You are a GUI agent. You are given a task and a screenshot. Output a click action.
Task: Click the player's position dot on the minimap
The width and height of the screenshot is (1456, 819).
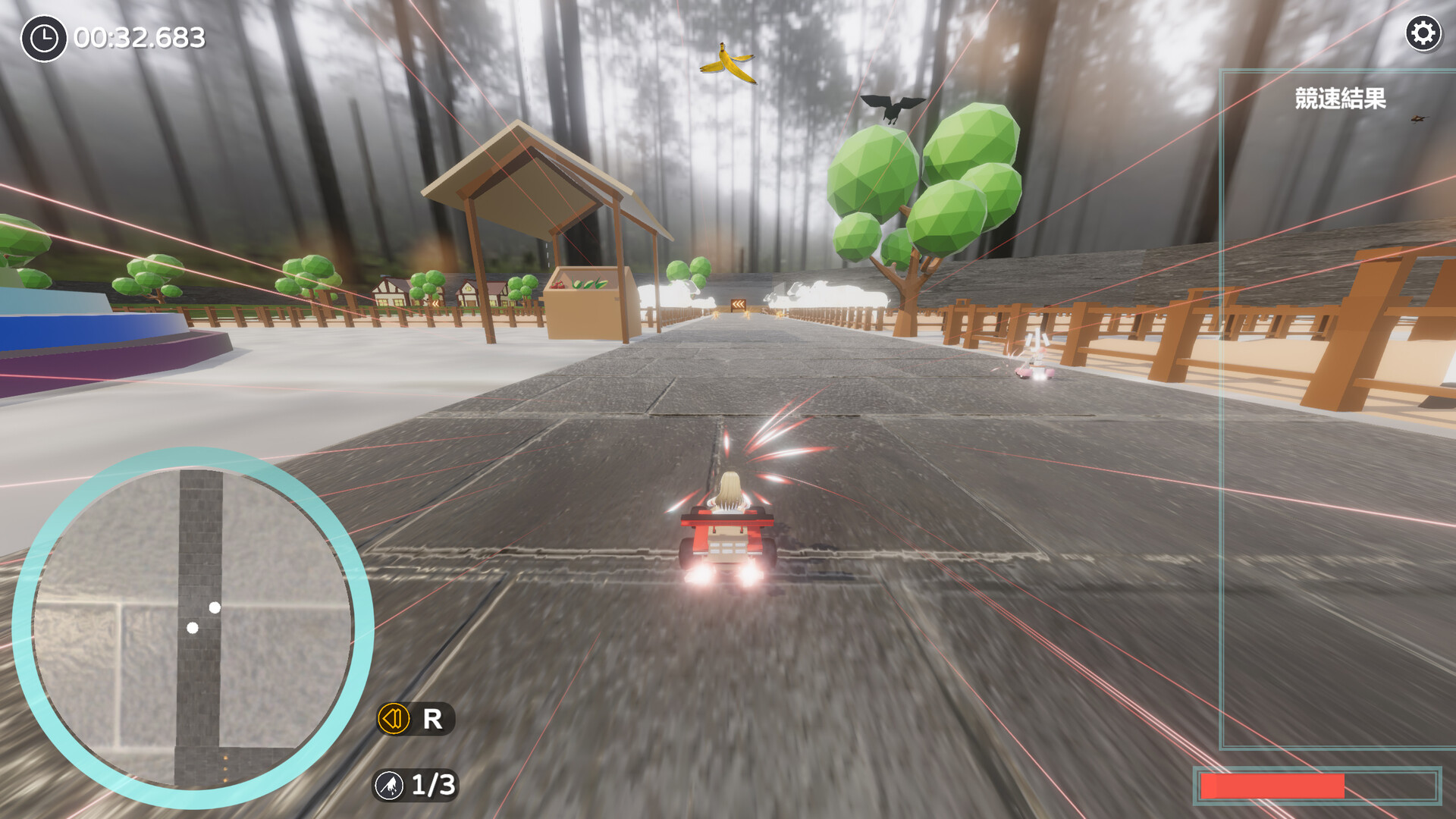point(193,626)
